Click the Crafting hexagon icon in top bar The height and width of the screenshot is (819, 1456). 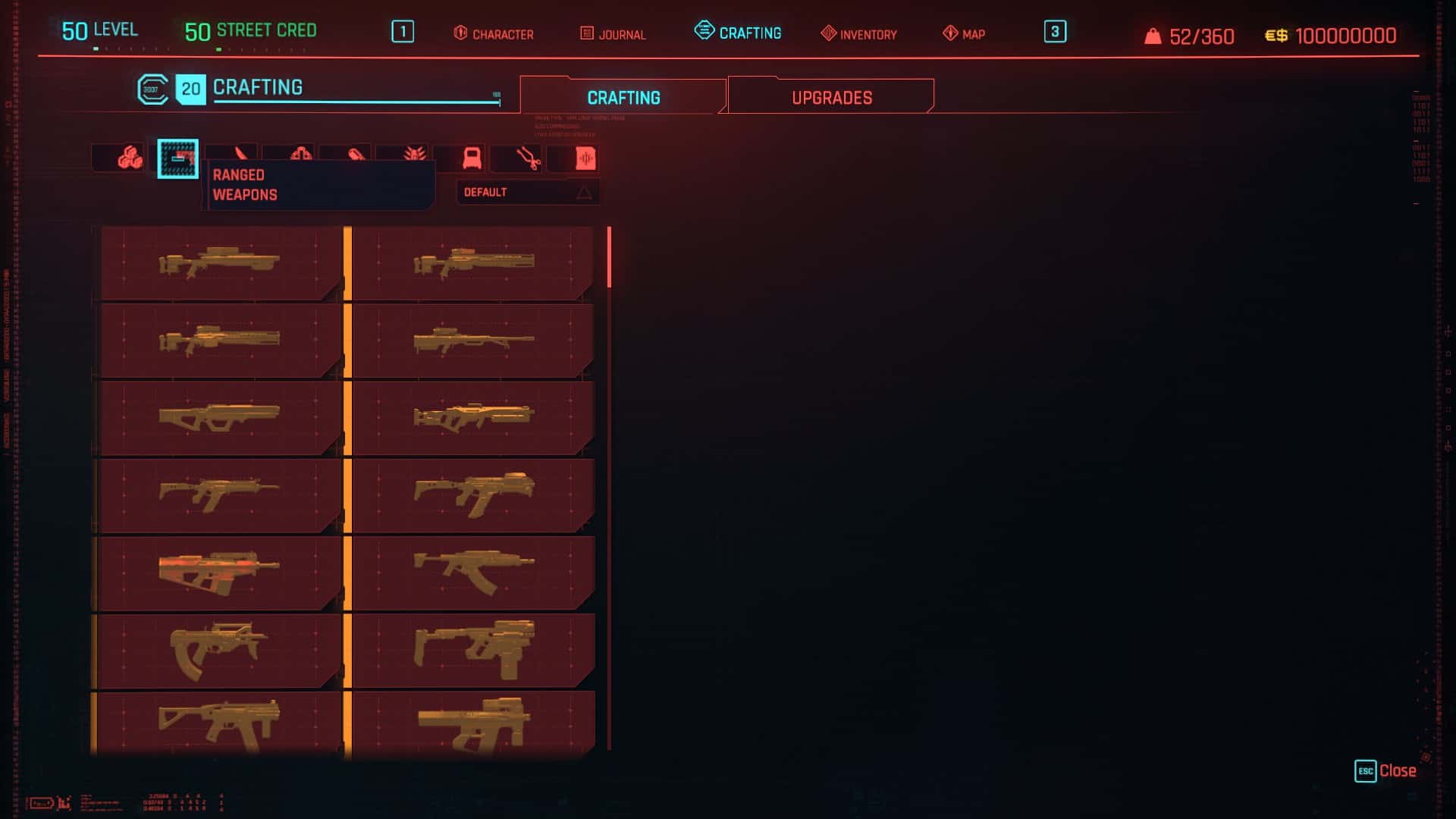click(x=703, y=30)
